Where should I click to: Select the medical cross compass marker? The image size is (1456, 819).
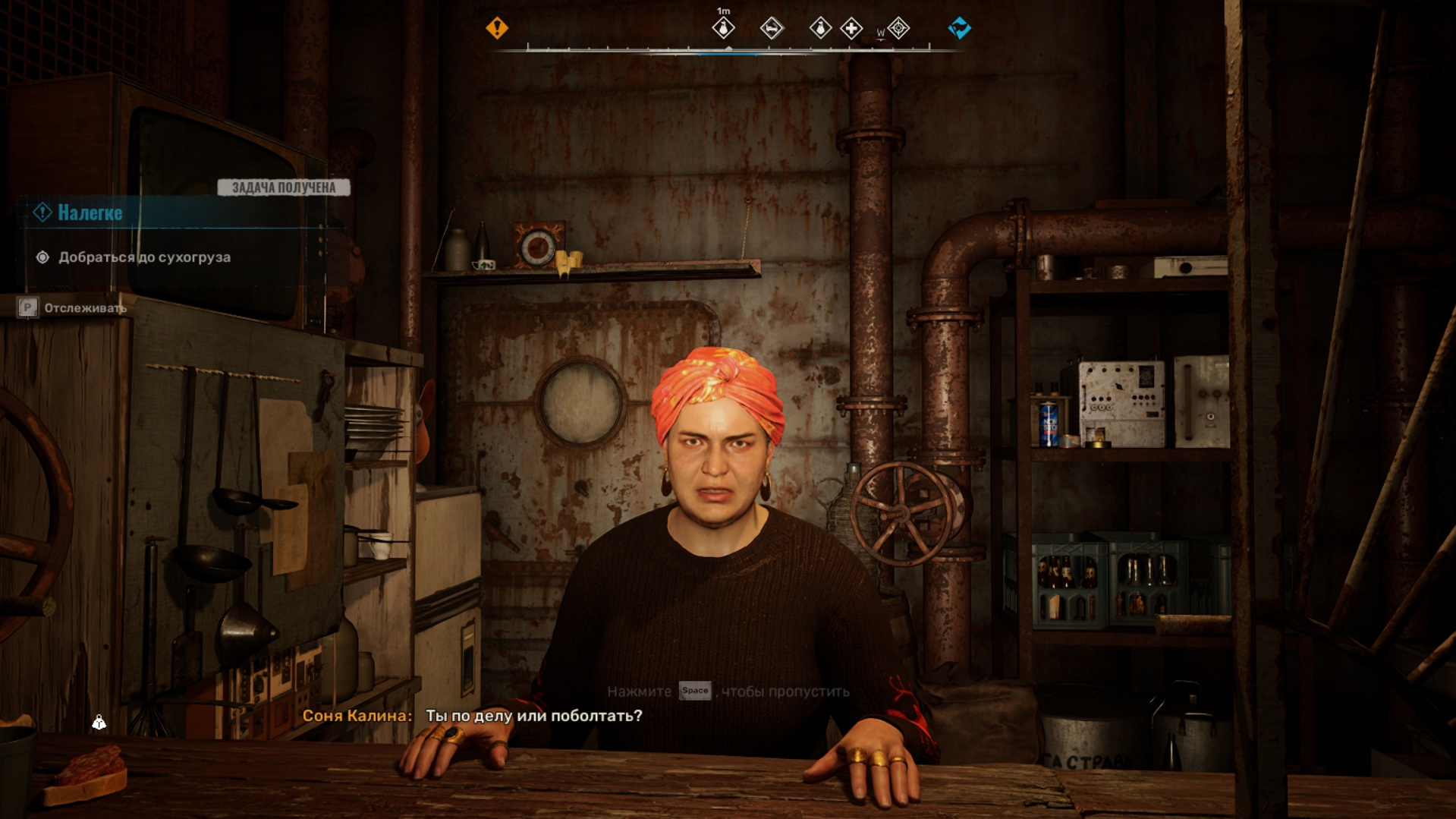(x=851, y=29)
